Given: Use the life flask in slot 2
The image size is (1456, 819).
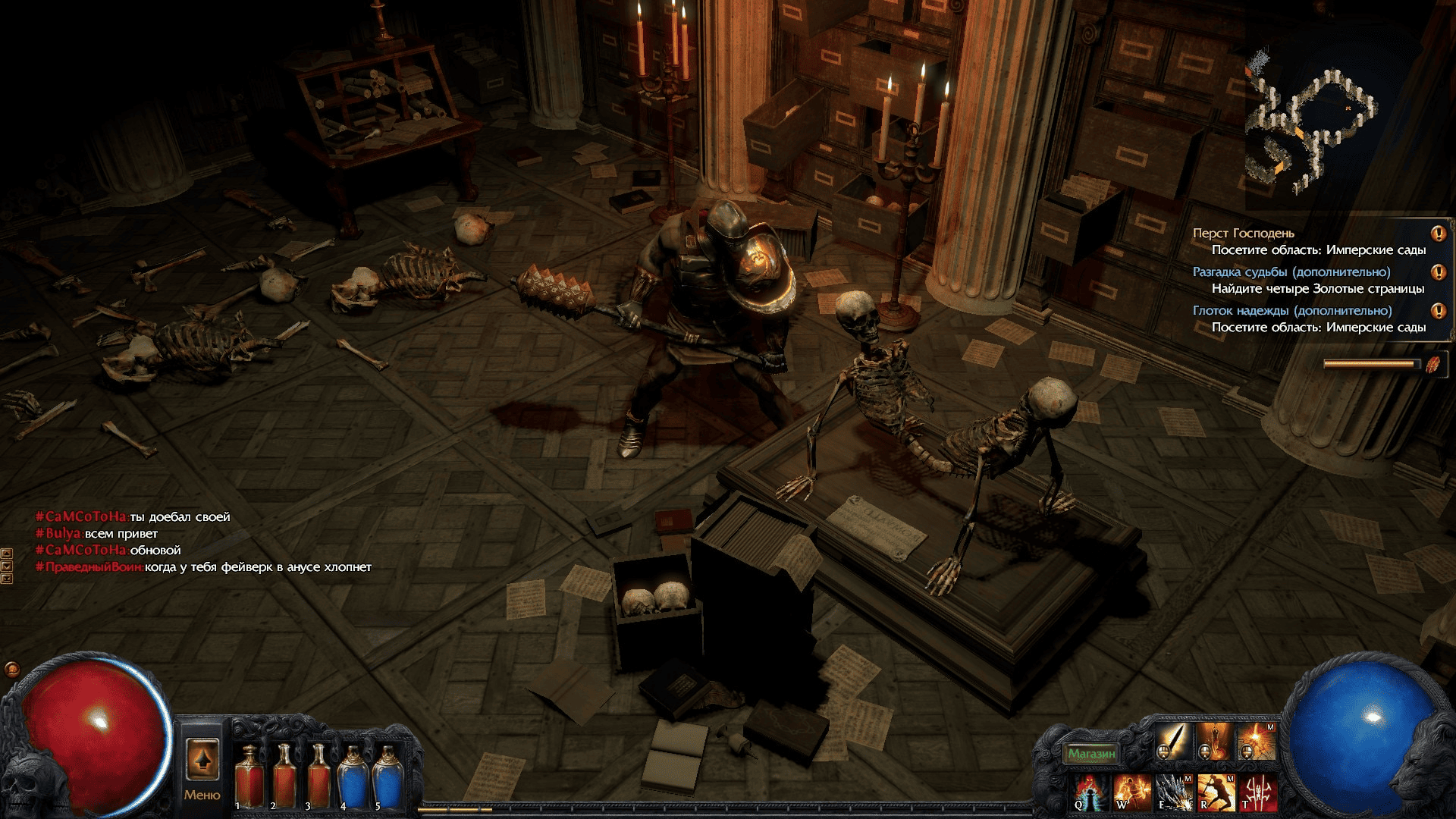Looking at the screenshot, I should 284,775.
